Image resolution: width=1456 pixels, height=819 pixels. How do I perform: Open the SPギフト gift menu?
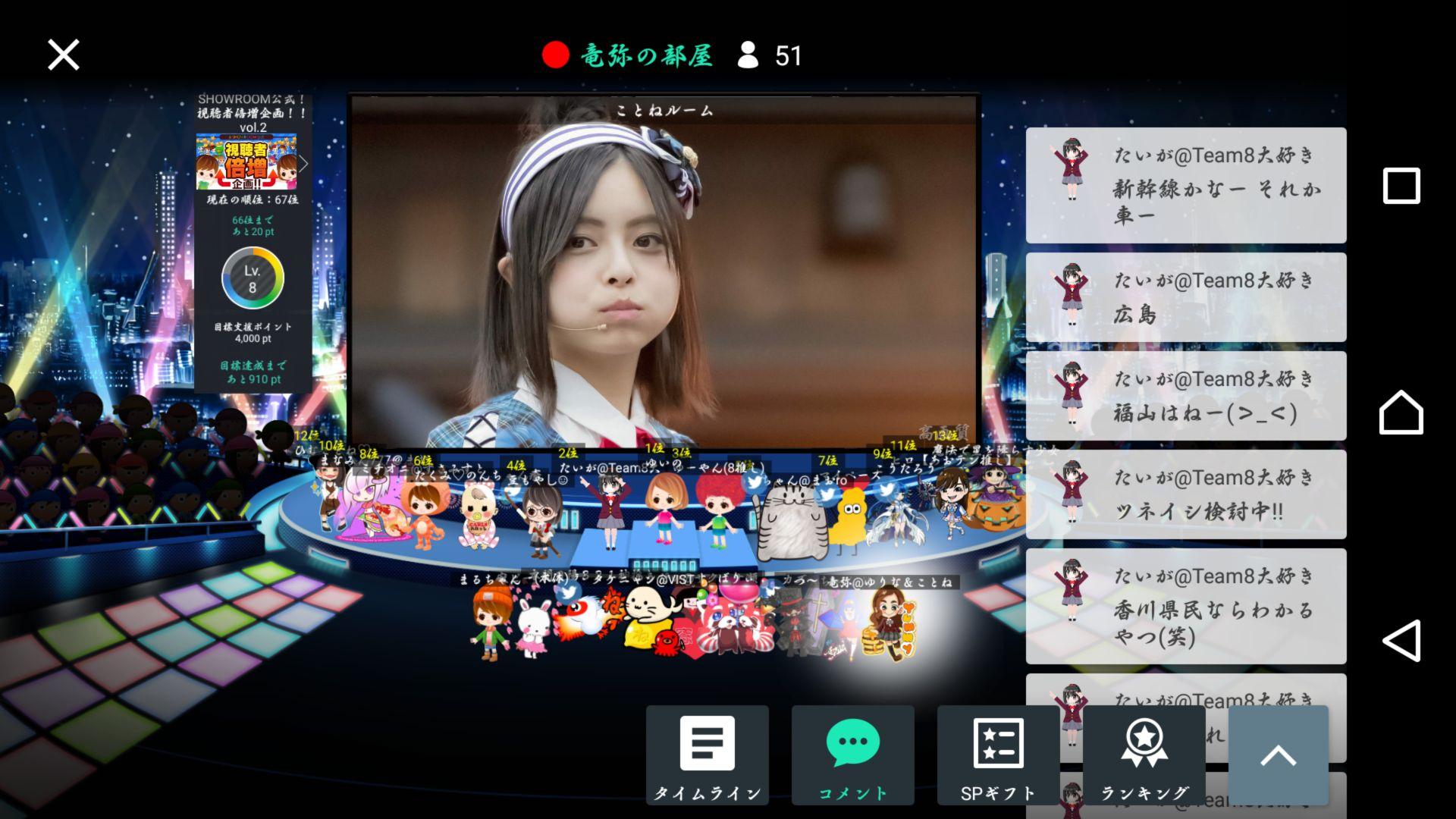[998, 755]
